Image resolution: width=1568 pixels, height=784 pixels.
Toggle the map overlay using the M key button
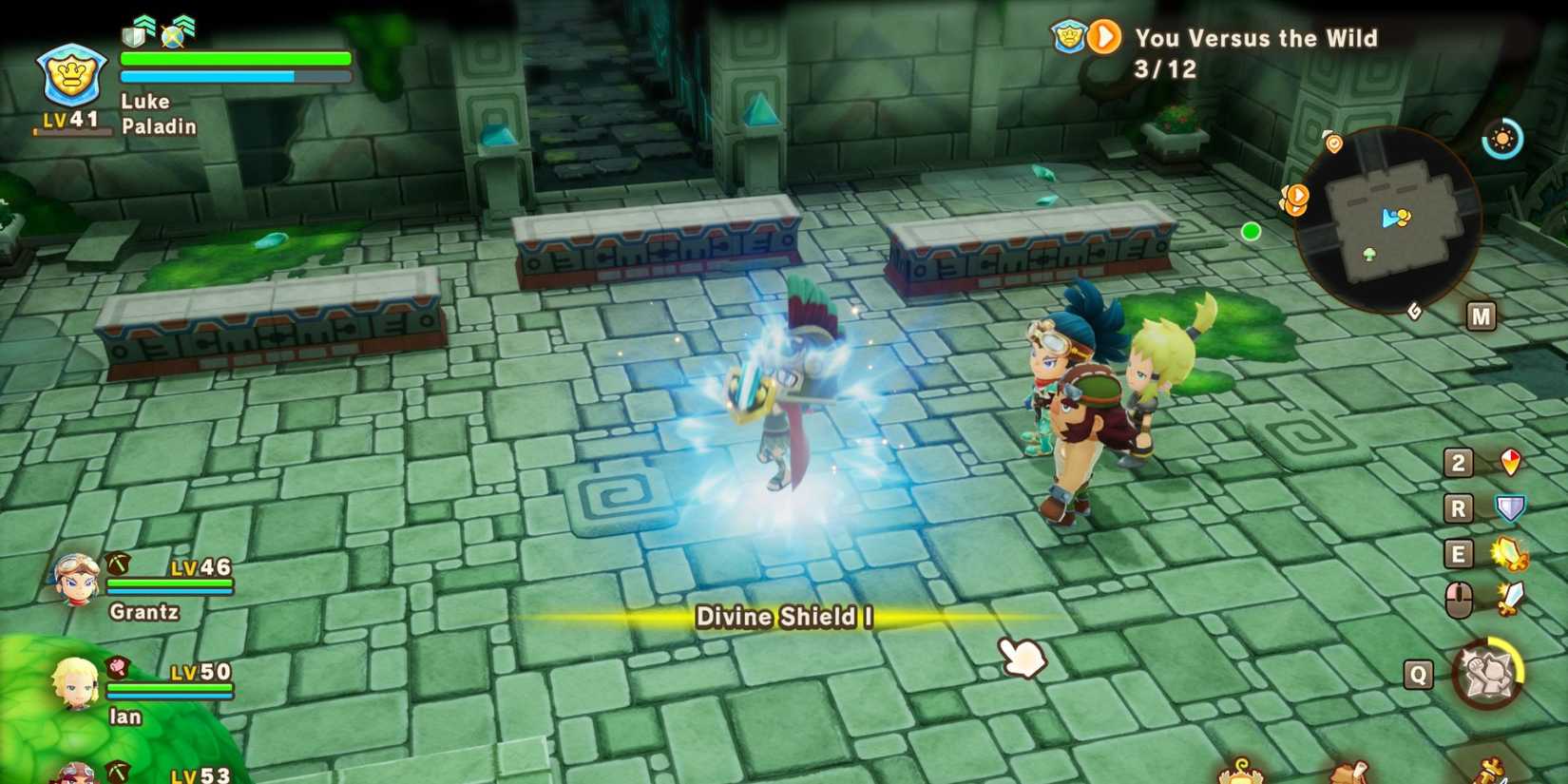(x=1480, y=317)
